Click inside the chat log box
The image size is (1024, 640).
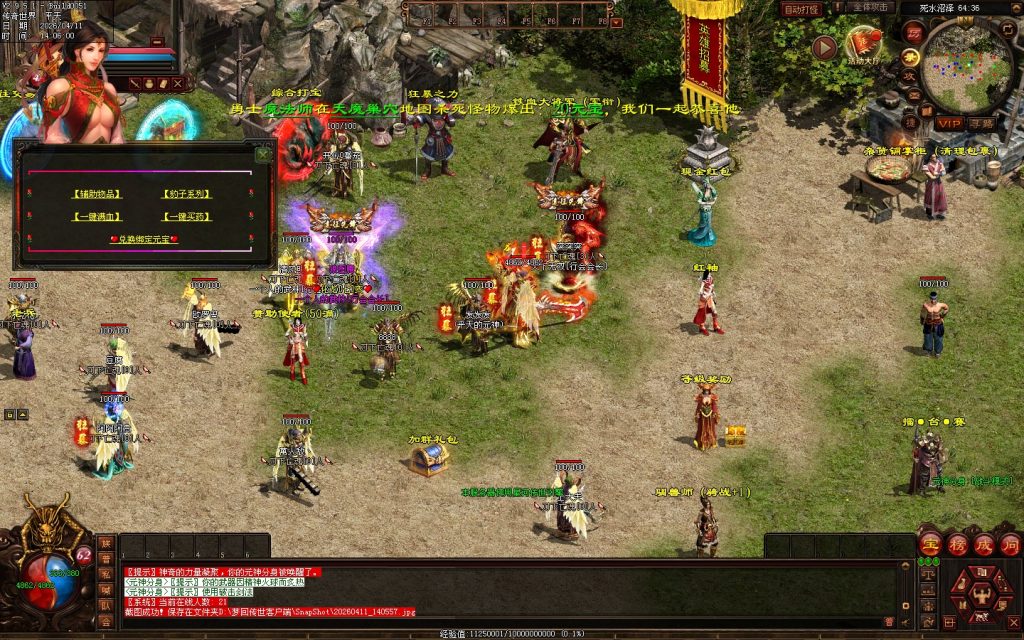pos(500,590)
